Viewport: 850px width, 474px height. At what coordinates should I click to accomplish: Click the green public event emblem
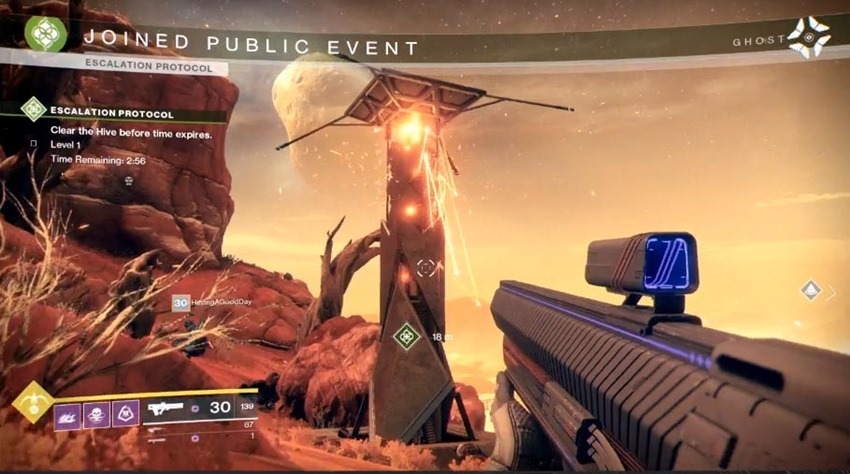coord(45,35)
